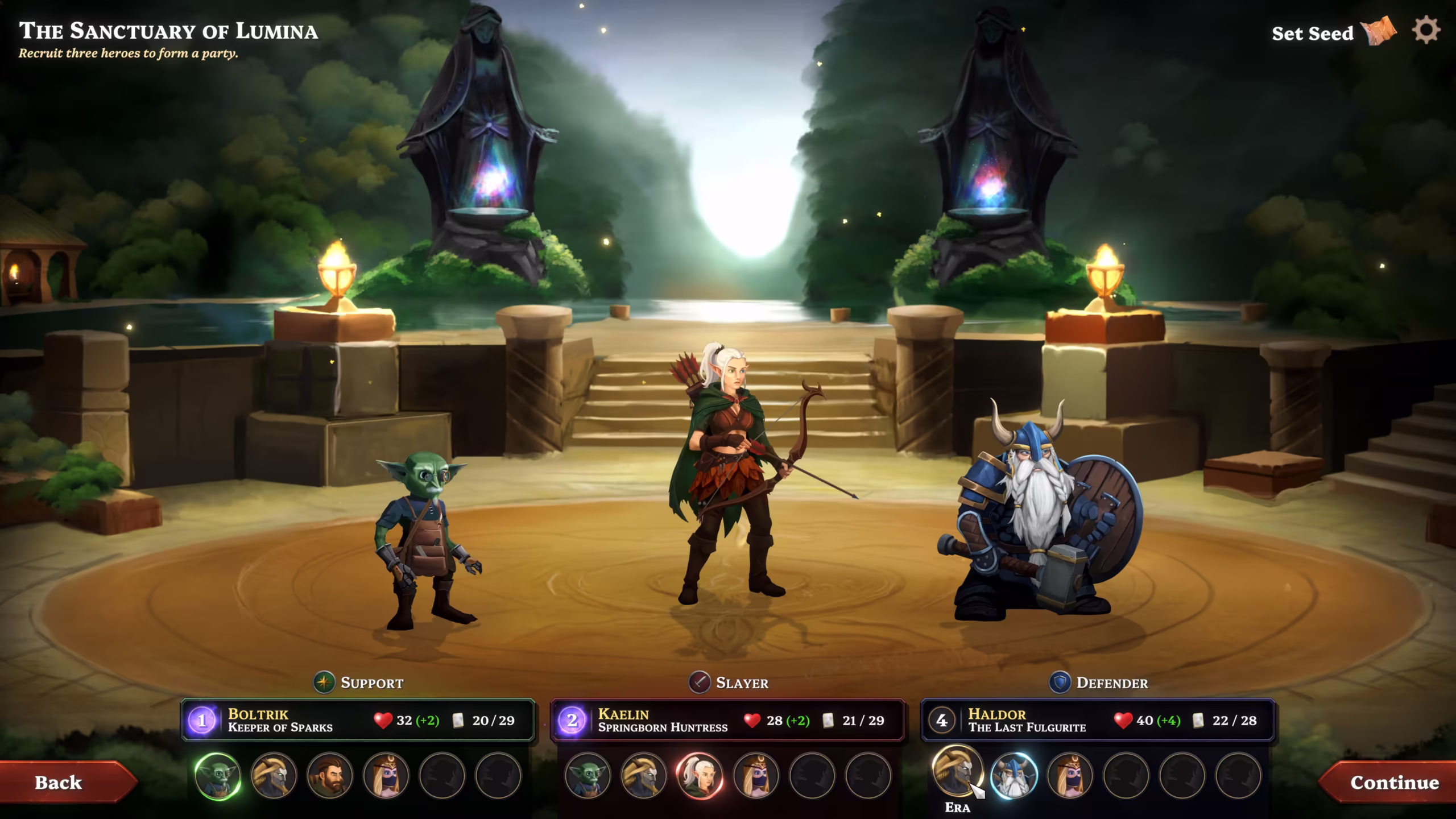Select the masked priestess portrait in Support row
Screen dimensions: 1456x819
pyautogui.click(x=387, y=775)
